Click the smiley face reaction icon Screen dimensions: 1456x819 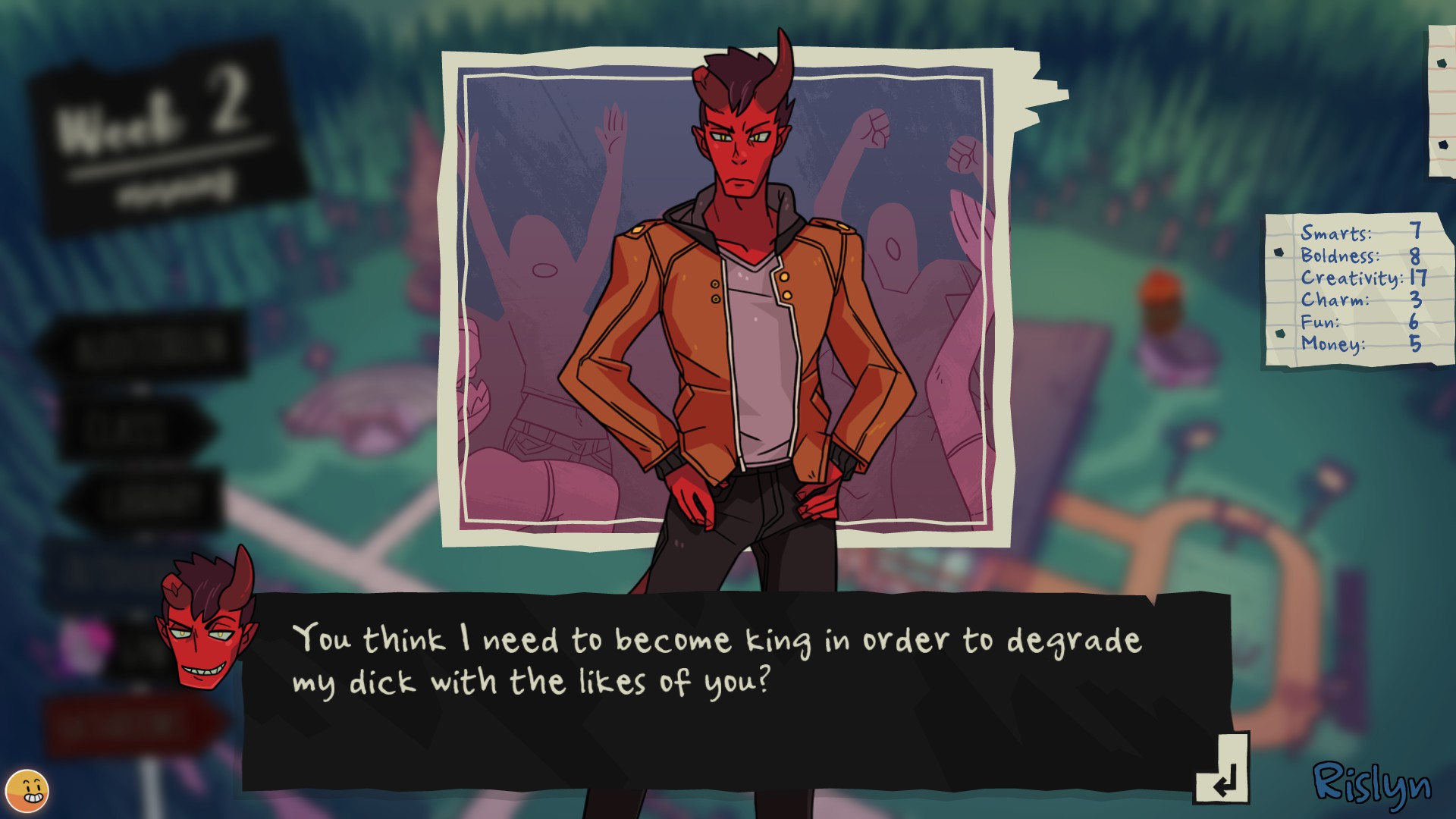pos(27,791)
